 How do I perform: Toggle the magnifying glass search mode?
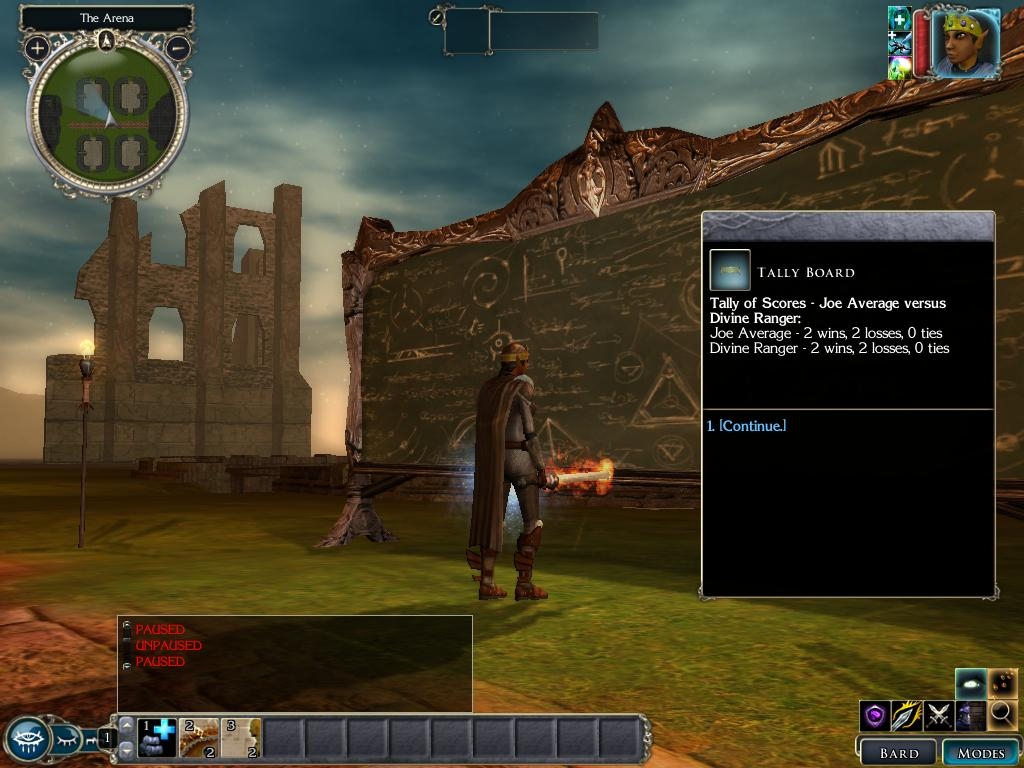point(1002,715)
